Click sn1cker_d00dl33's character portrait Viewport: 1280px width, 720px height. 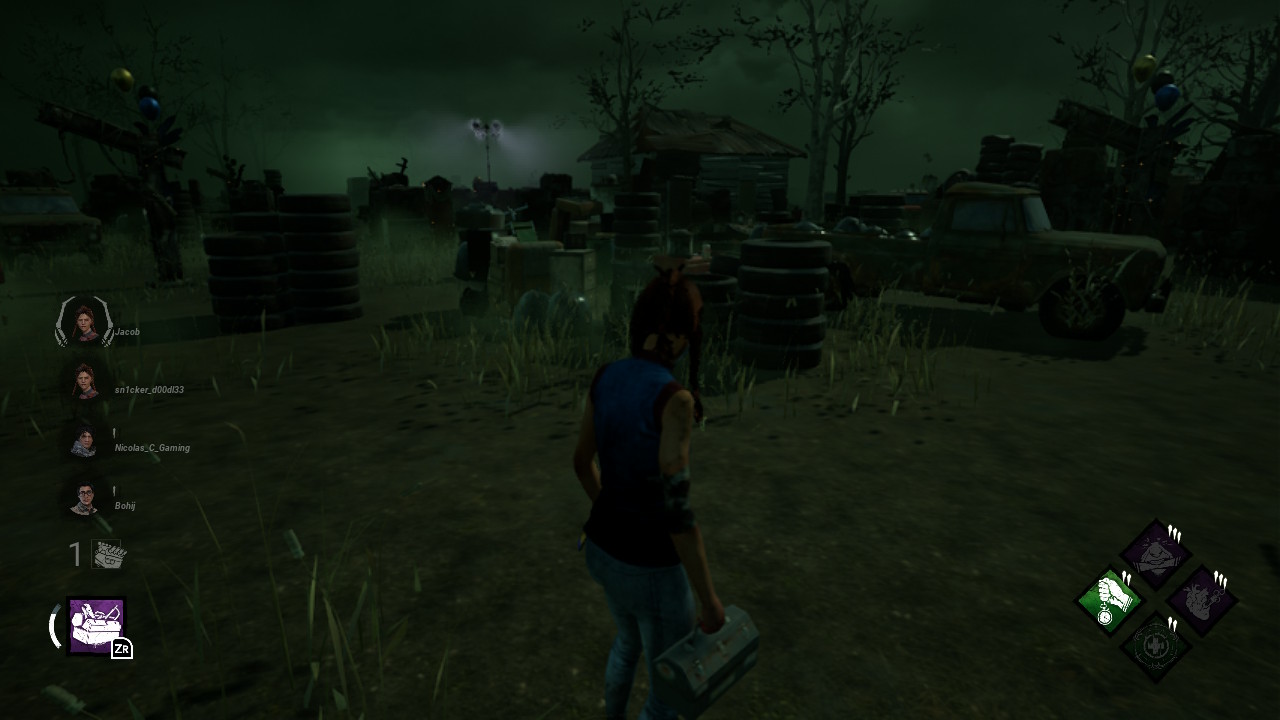pyautogui.click(x=84, y=382)
